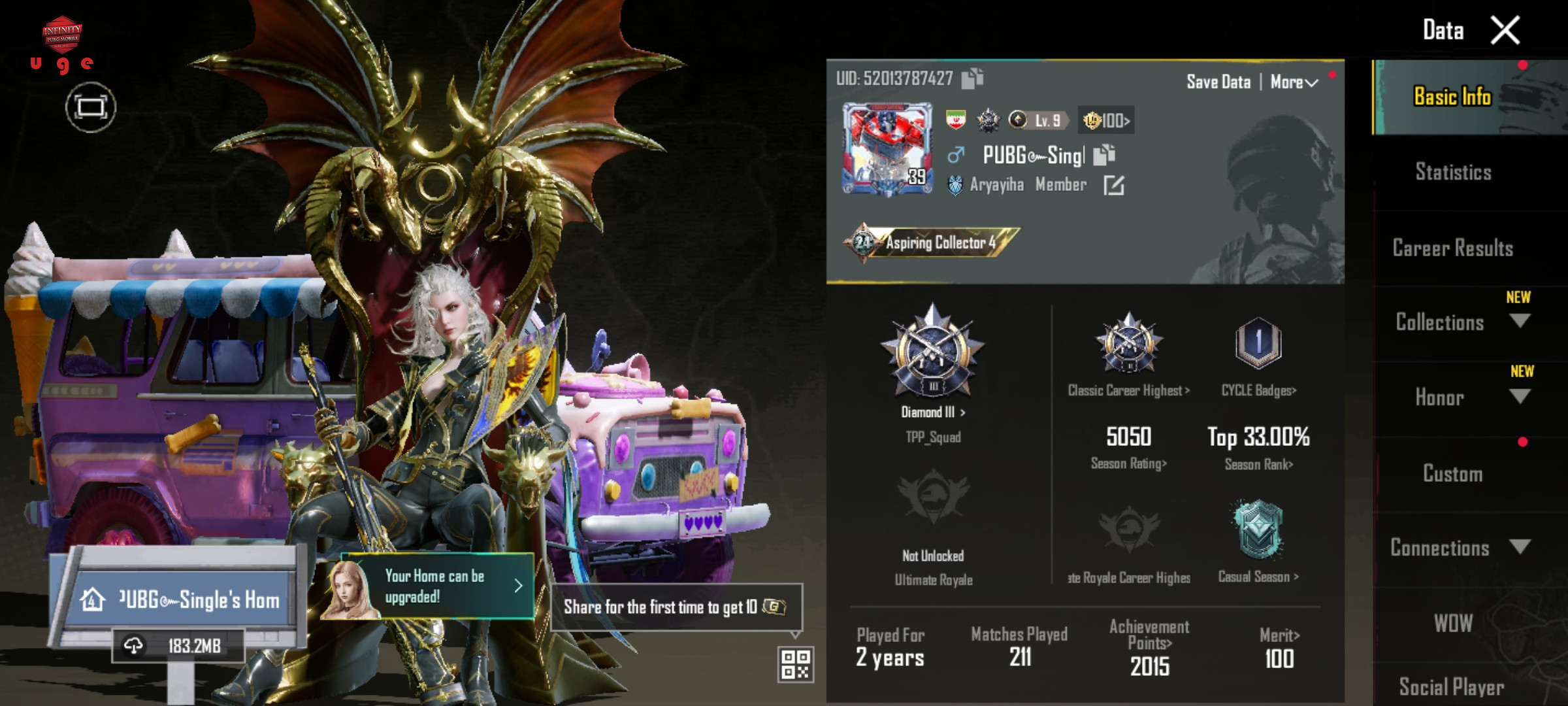Open Classic Career Highest
Viewport: 1568px width, 706px height.
tap(1128, 390)
